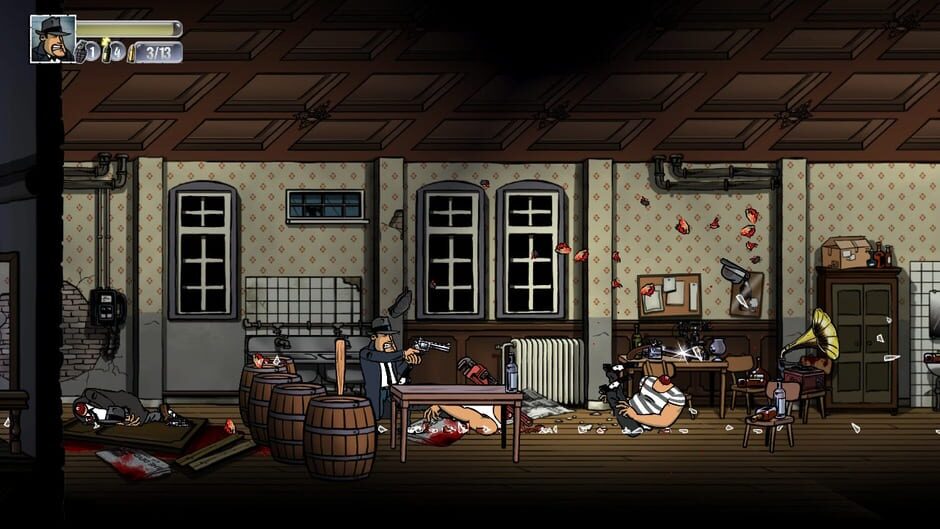Select the grenade icon
The image size is (940, 529).
[82, 51]
